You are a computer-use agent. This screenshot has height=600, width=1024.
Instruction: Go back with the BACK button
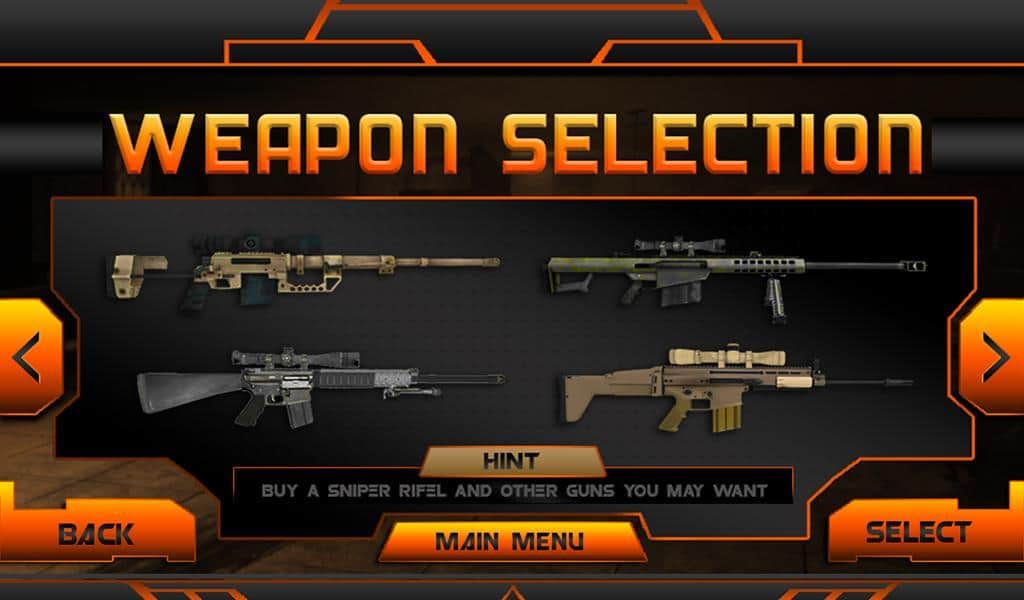click(x=96, y=533)
